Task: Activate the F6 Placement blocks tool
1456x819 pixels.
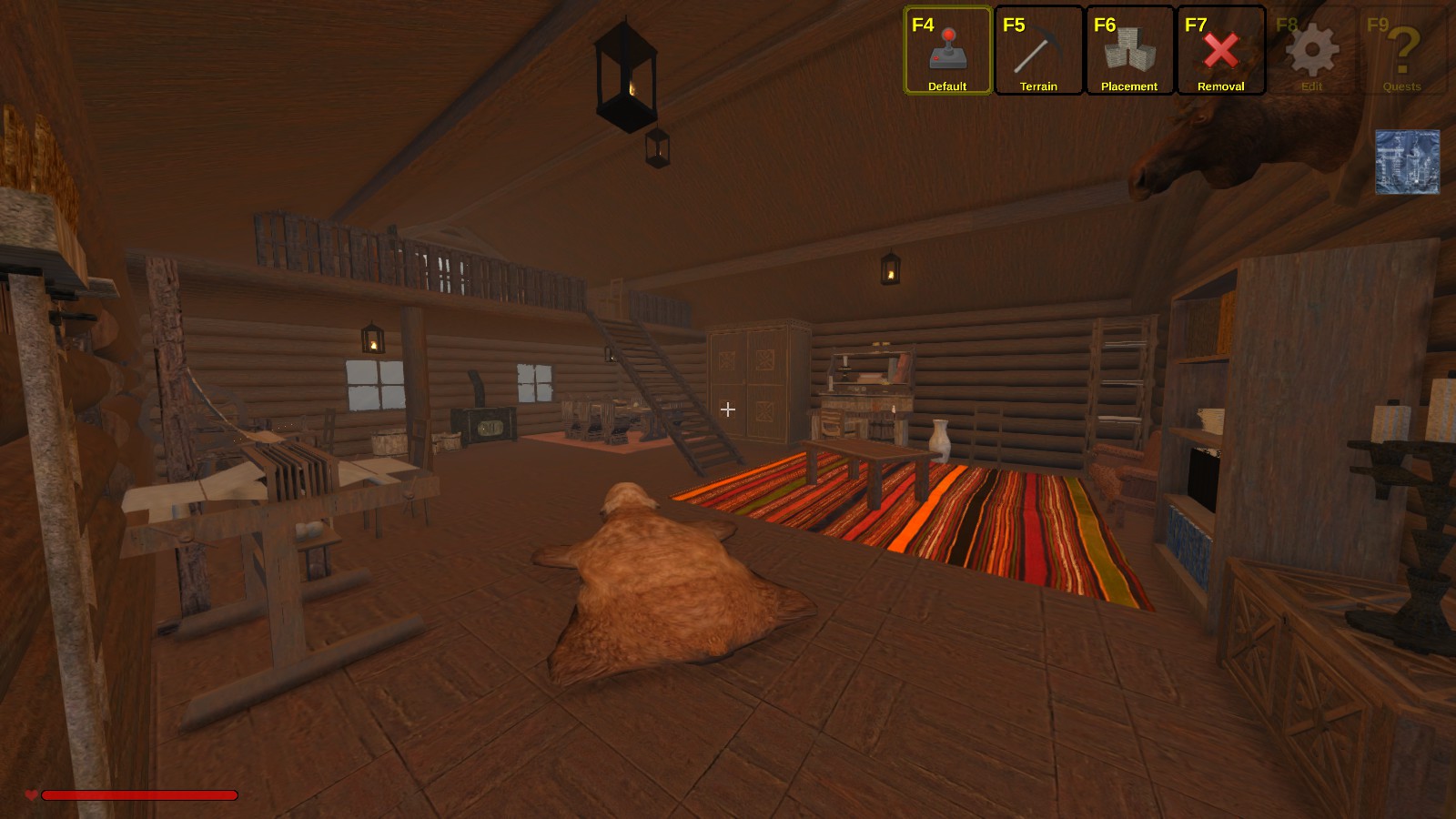Action: point(1129,51)
